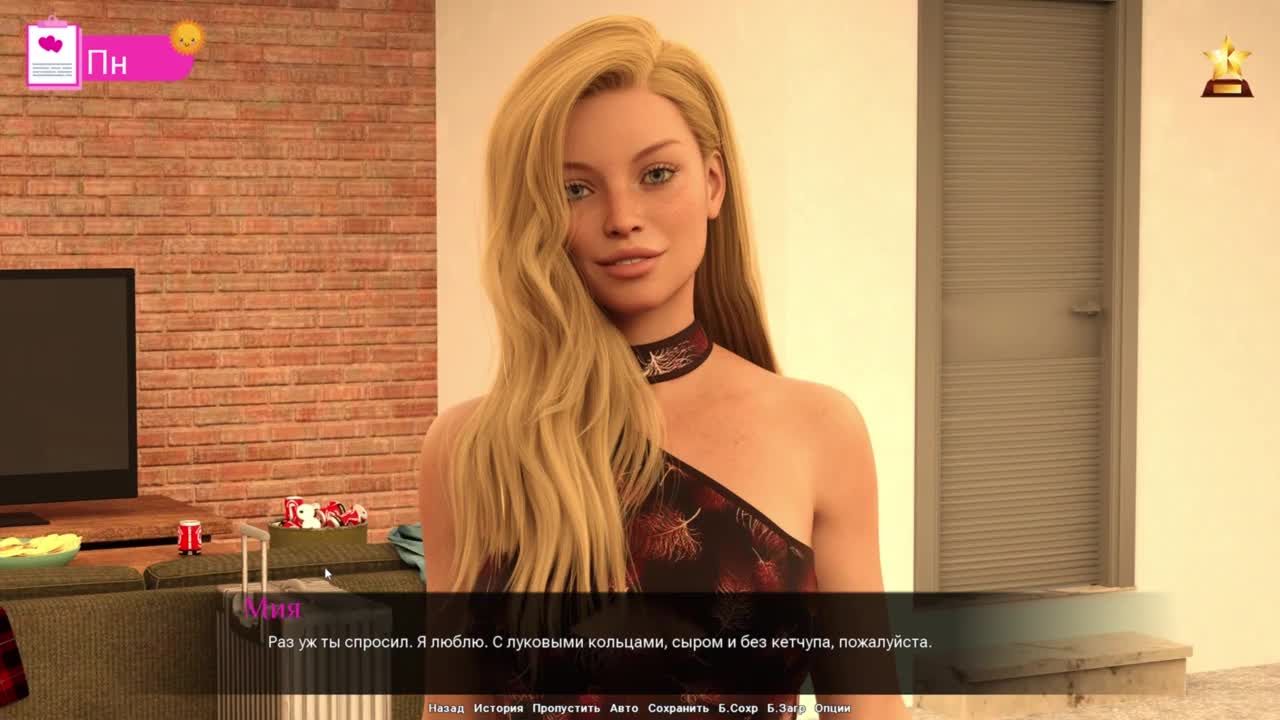Open the История dialogue history
Viewport: 1280px width, 720px height.
(x=498, y=708)
